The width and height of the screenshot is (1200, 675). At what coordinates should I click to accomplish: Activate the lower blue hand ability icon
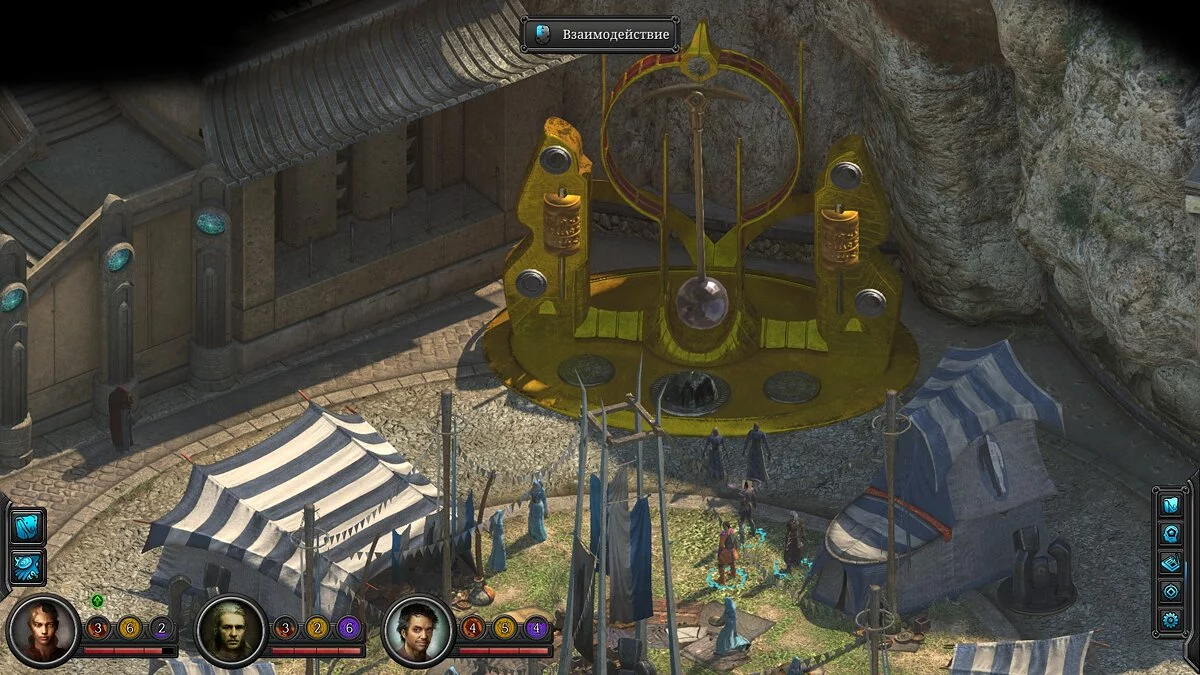[27, 566]
